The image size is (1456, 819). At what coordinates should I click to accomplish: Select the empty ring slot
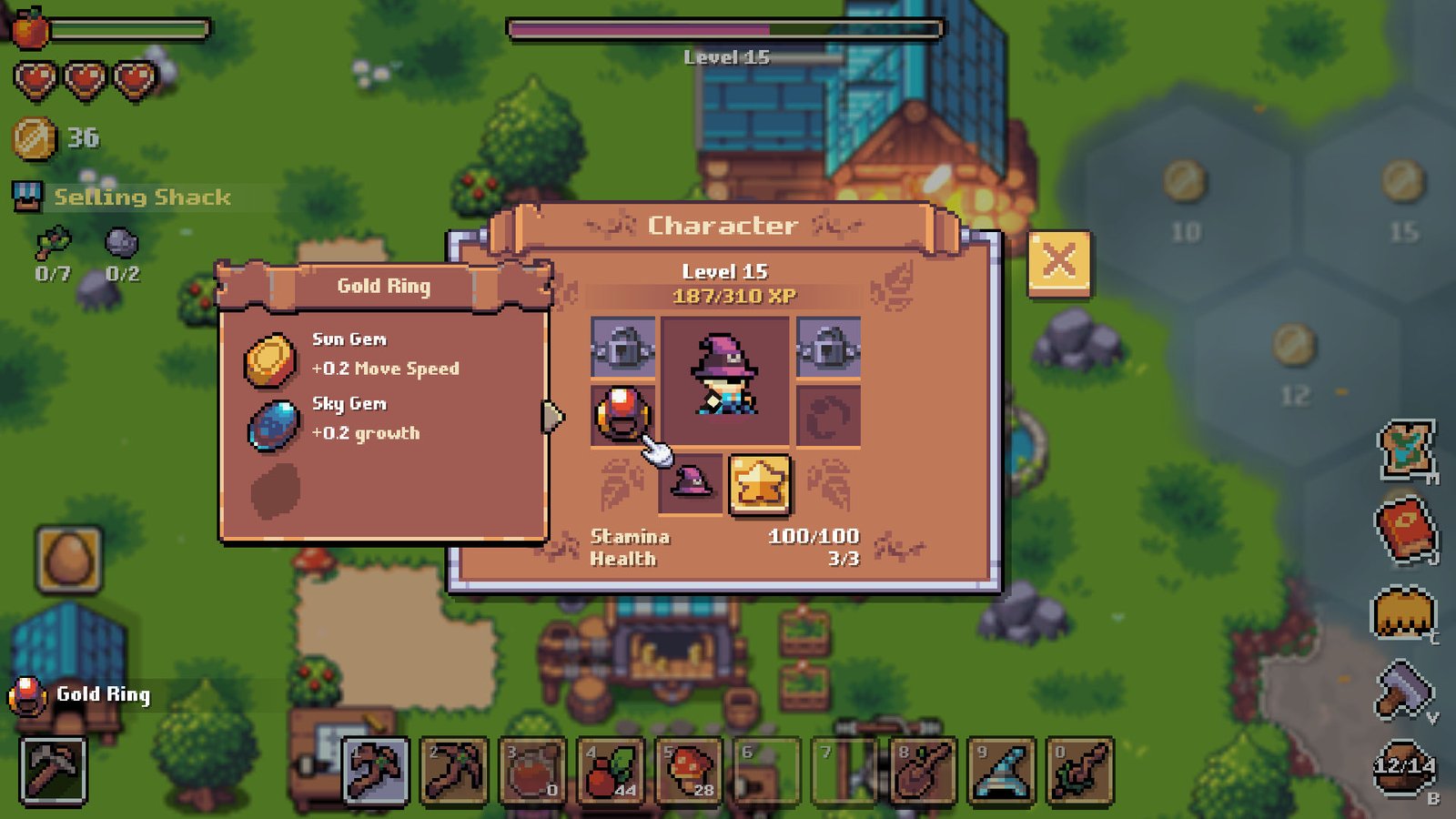point(828,416)
